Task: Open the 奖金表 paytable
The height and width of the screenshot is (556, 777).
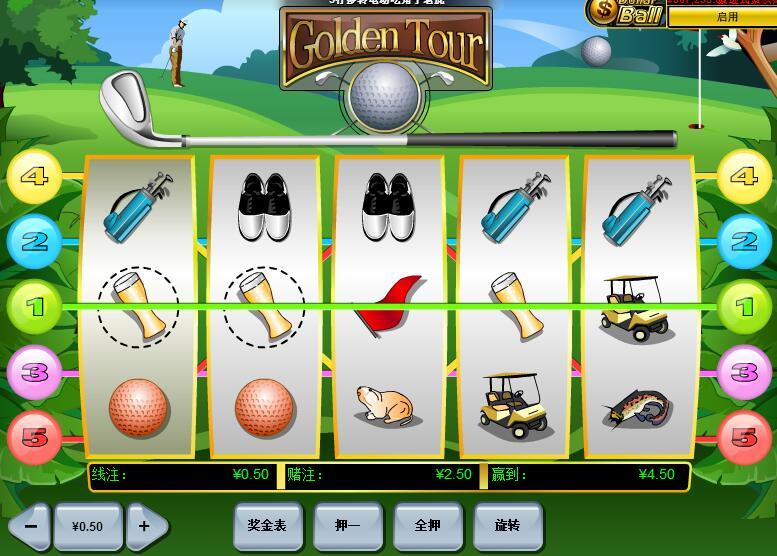Action: [x=267, y=525]
